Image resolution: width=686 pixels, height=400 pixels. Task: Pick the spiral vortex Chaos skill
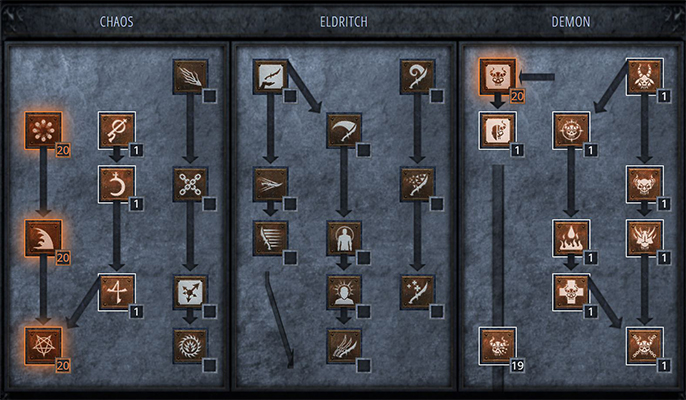coord(189,345)
